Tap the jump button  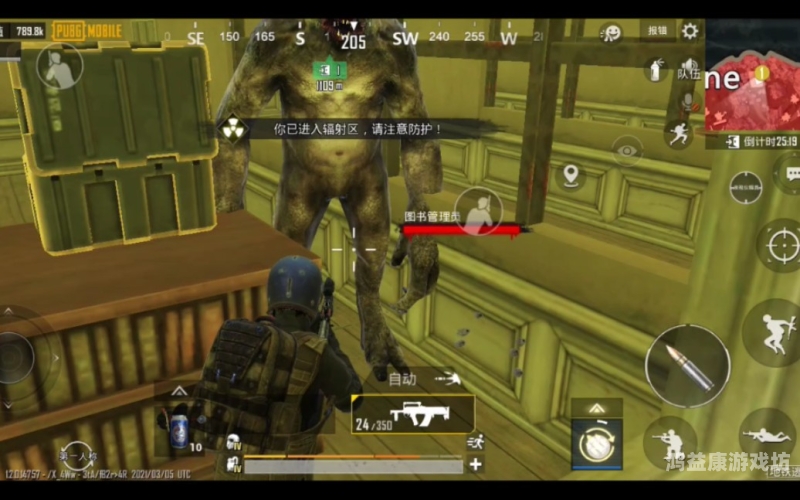click(x=773, y=331)
